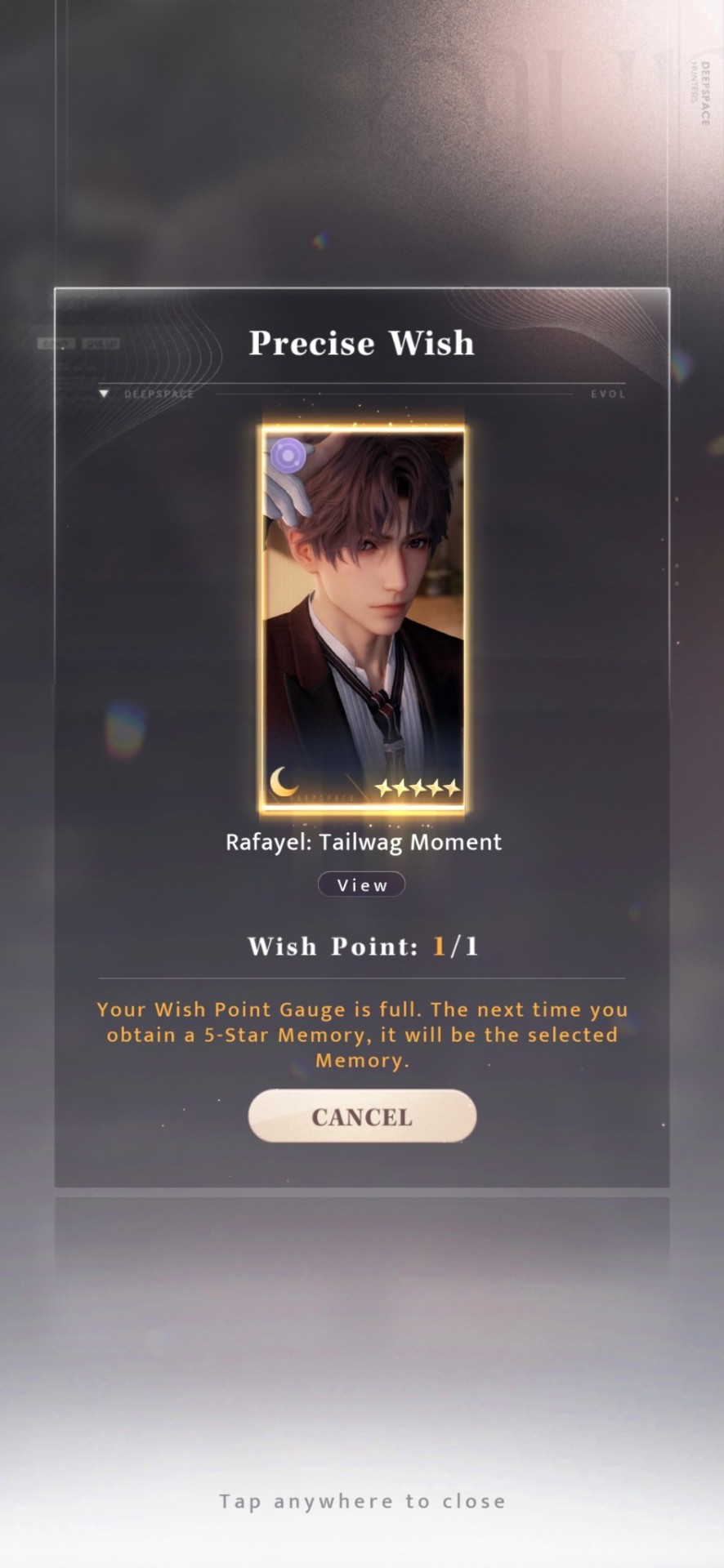Viewport: 724px width, 1568px height.
Task: Cancel the Precise Wish selection
Action: click(x=362, y=1116)
